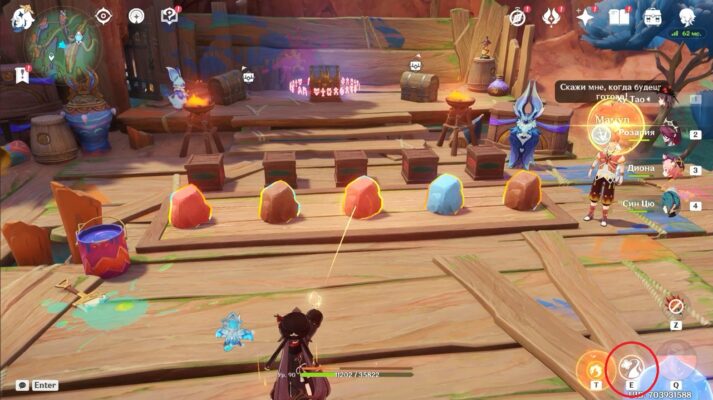
Task: Open the Inventory backpack icon
Action: point(653,16)
